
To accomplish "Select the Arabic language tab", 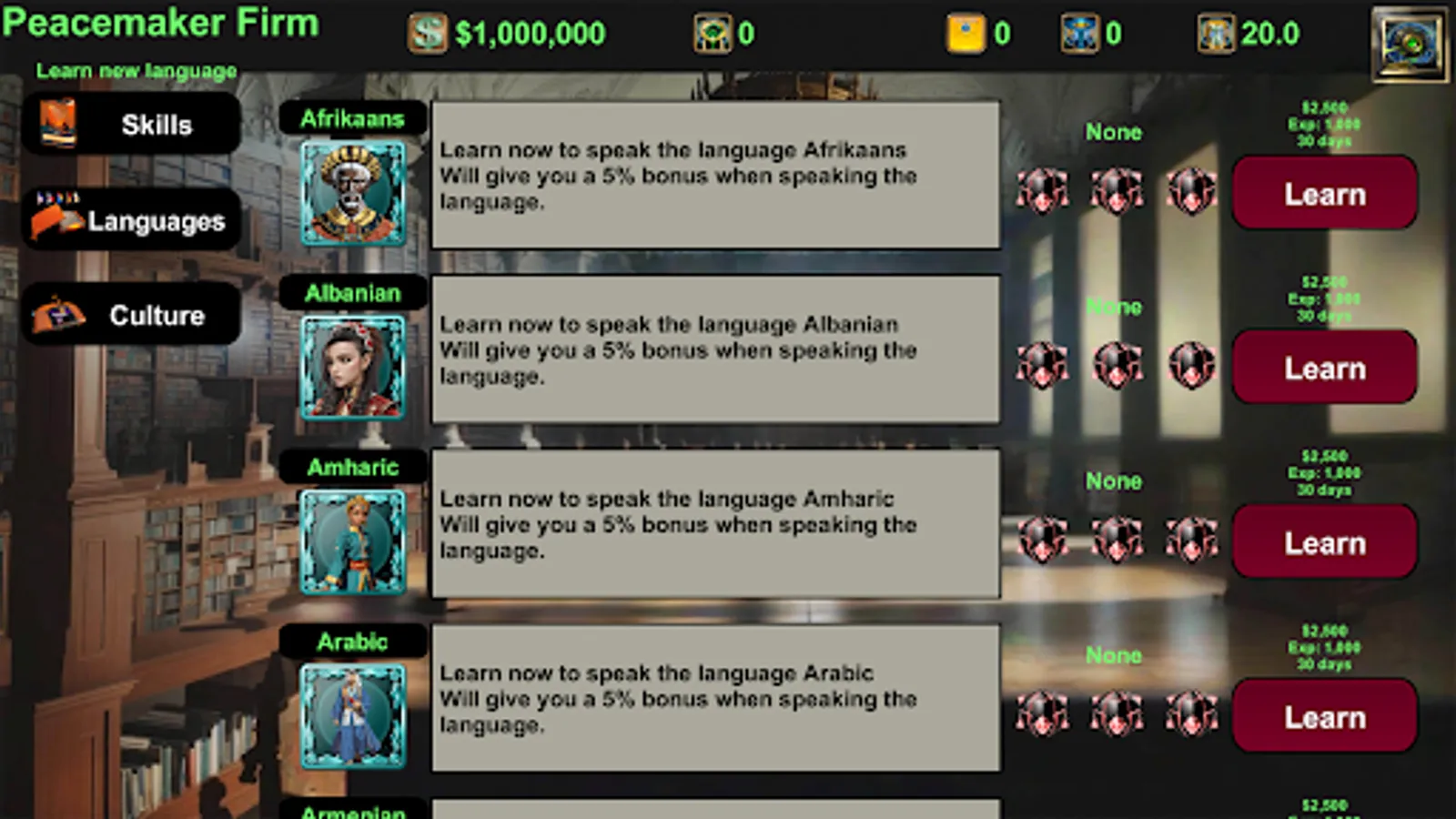I will coord(353,641).
